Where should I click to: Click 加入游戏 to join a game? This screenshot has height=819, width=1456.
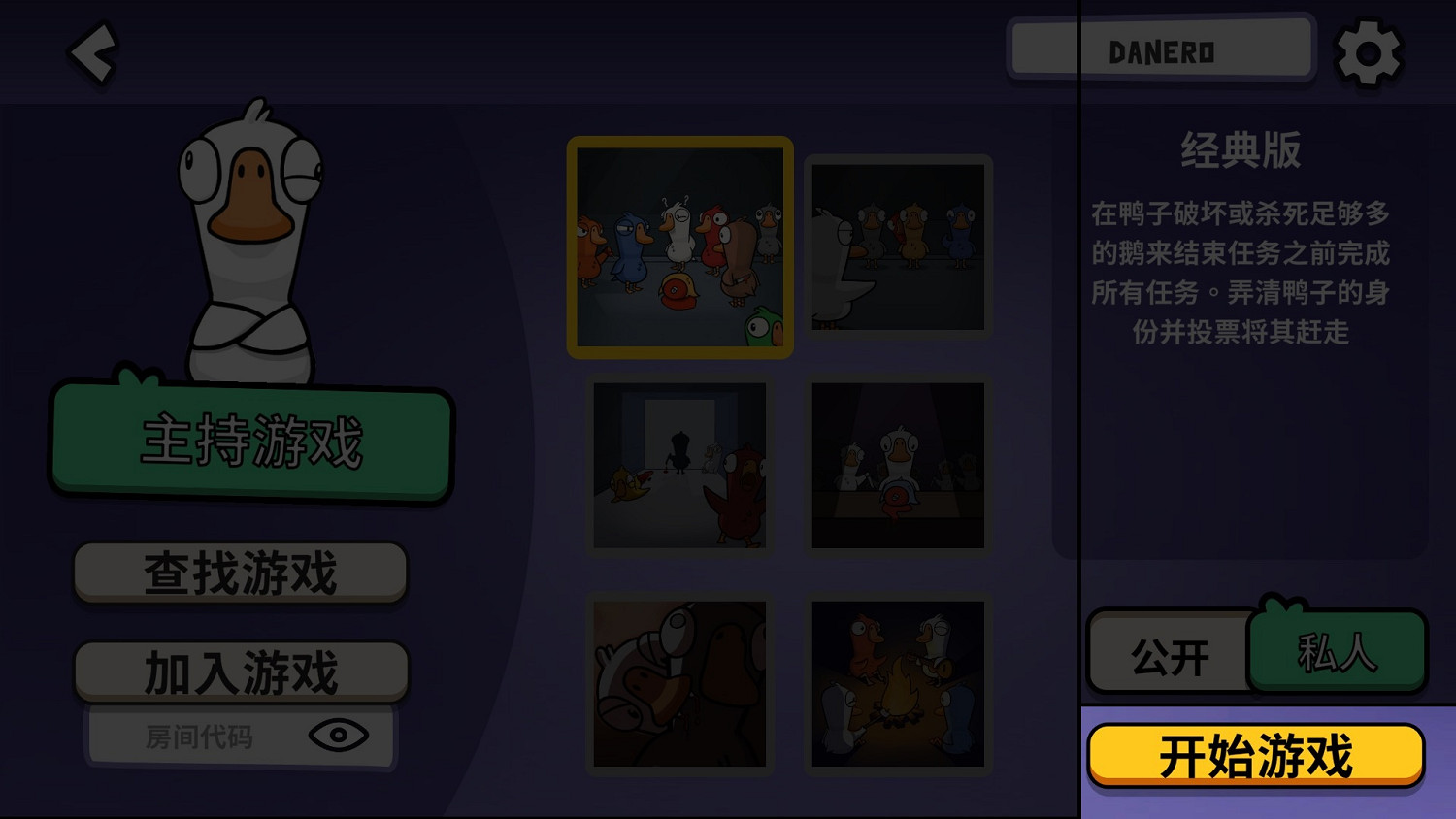tap(240, 670)
